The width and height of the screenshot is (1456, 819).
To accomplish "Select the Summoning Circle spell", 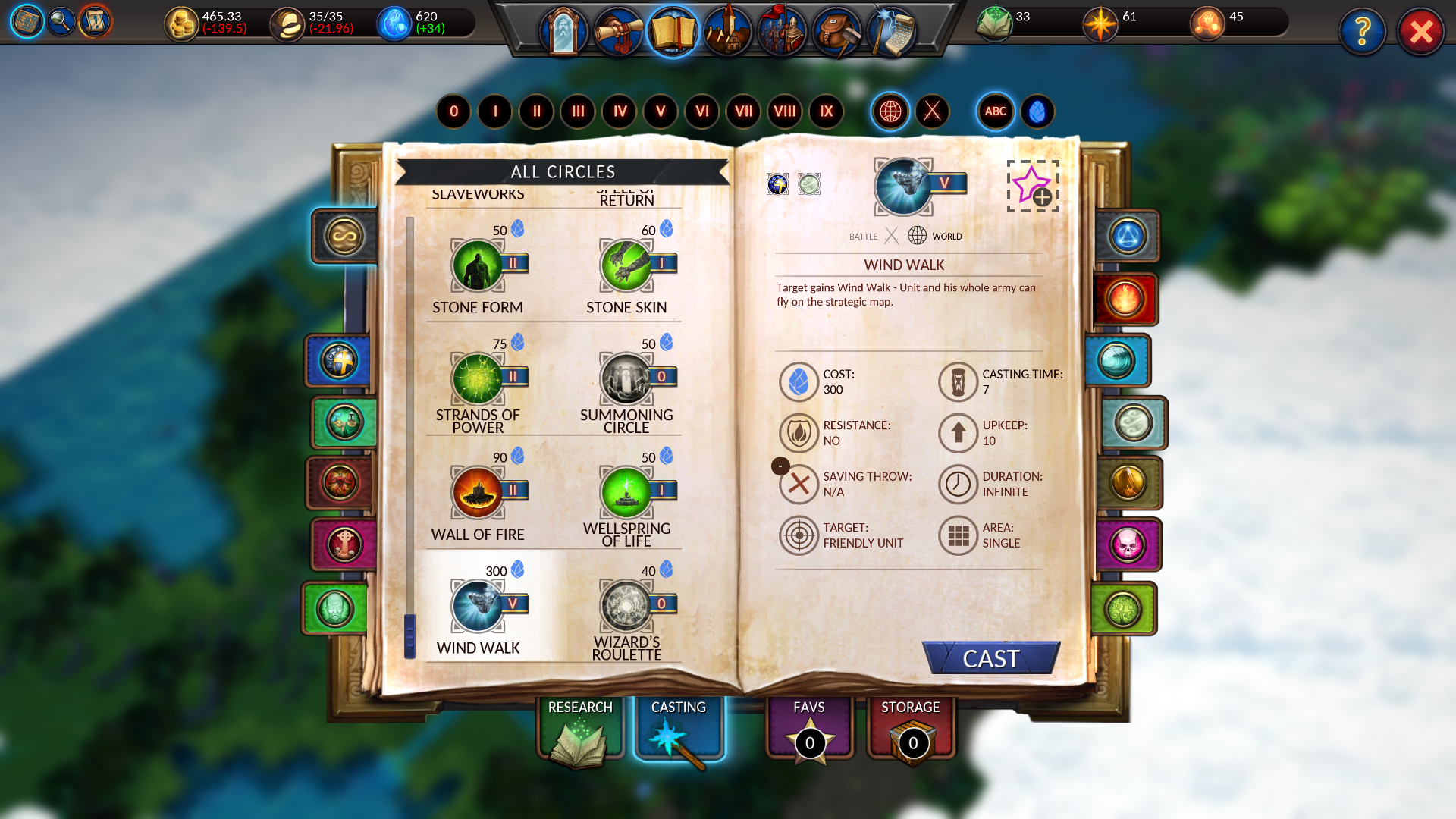I will [x=628, y=377].
